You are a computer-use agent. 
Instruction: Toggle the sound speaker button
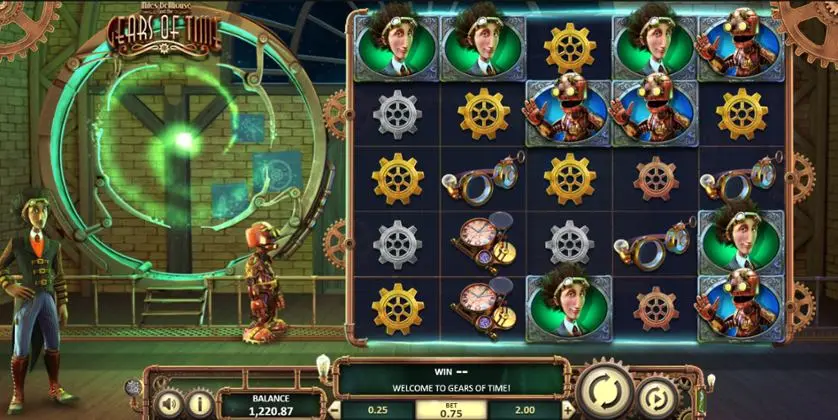click(x=169, y=404)
